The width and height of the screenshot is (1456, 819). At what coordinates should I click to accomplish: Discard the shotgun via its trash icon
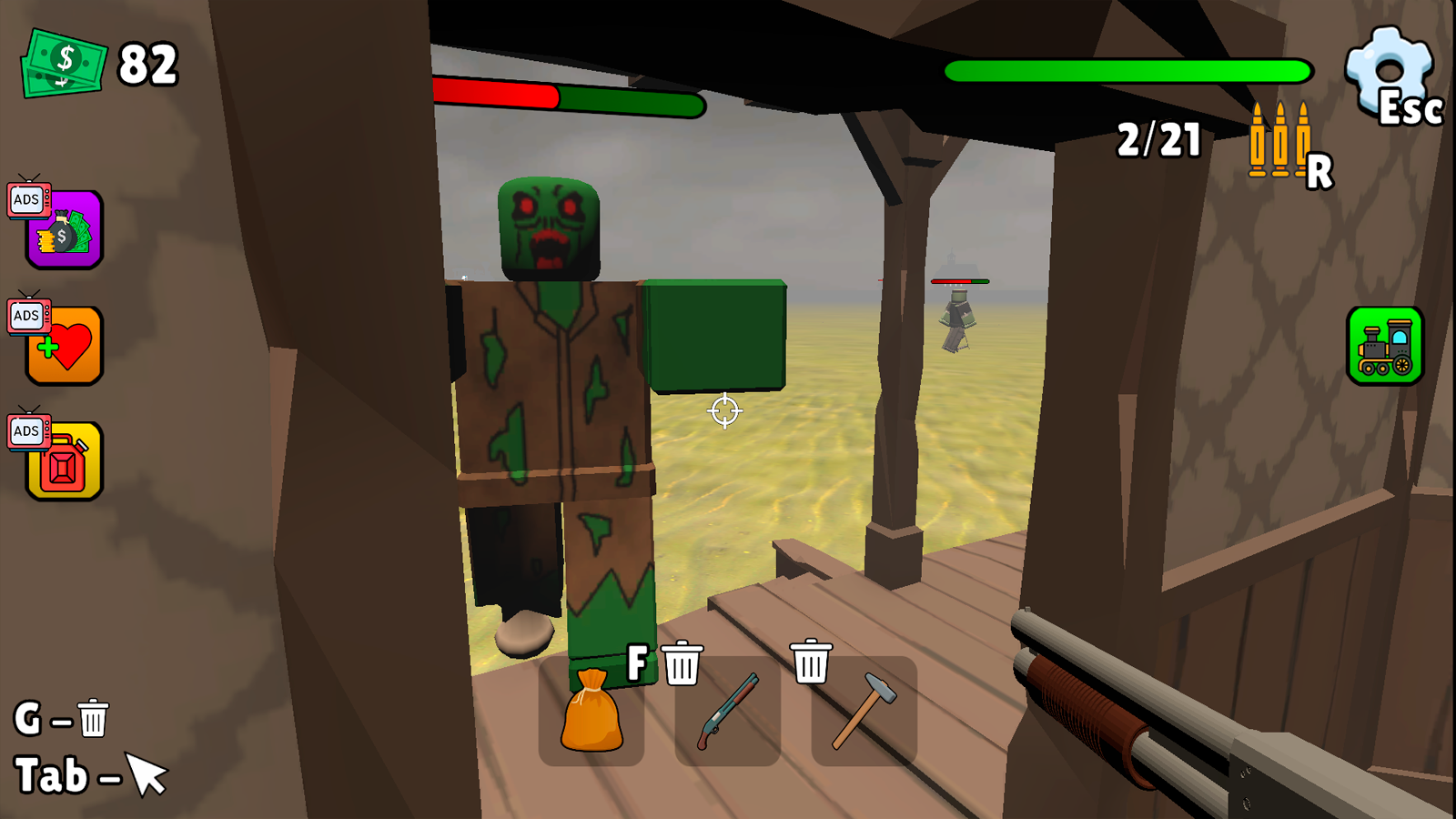tap(681, 664)
